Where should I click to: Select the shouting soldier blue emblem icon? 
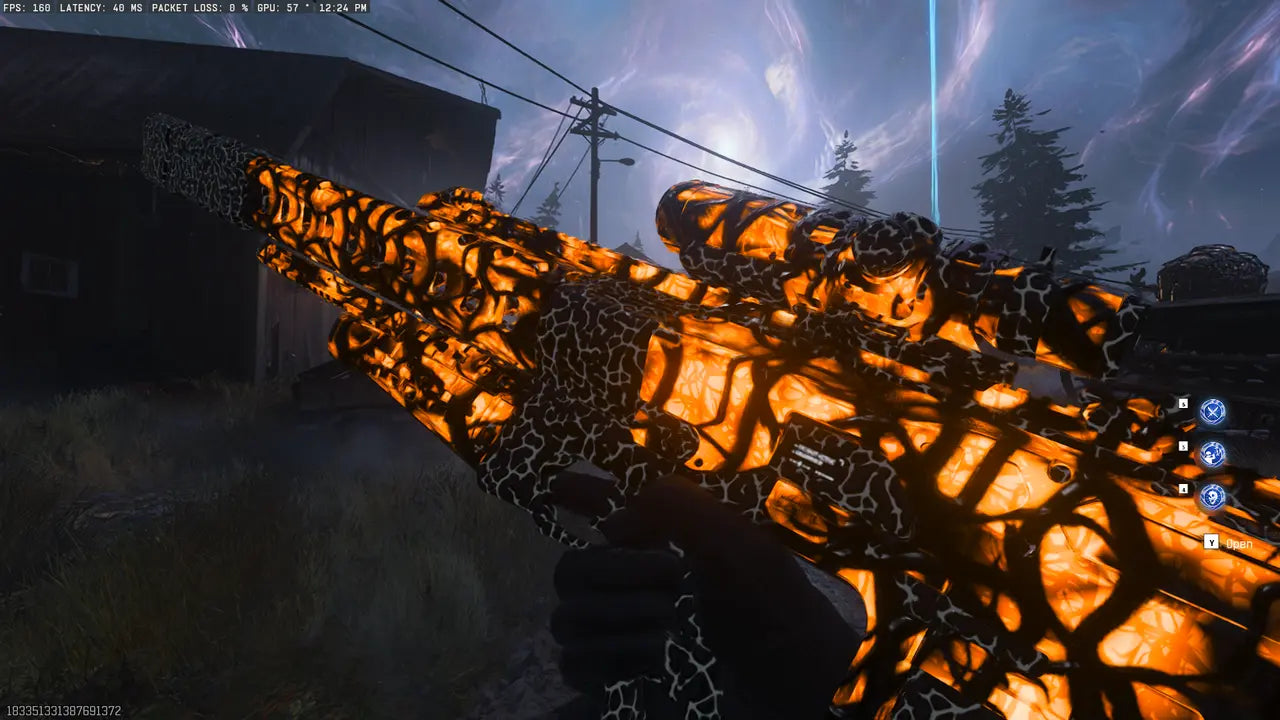coord(1212,454)
